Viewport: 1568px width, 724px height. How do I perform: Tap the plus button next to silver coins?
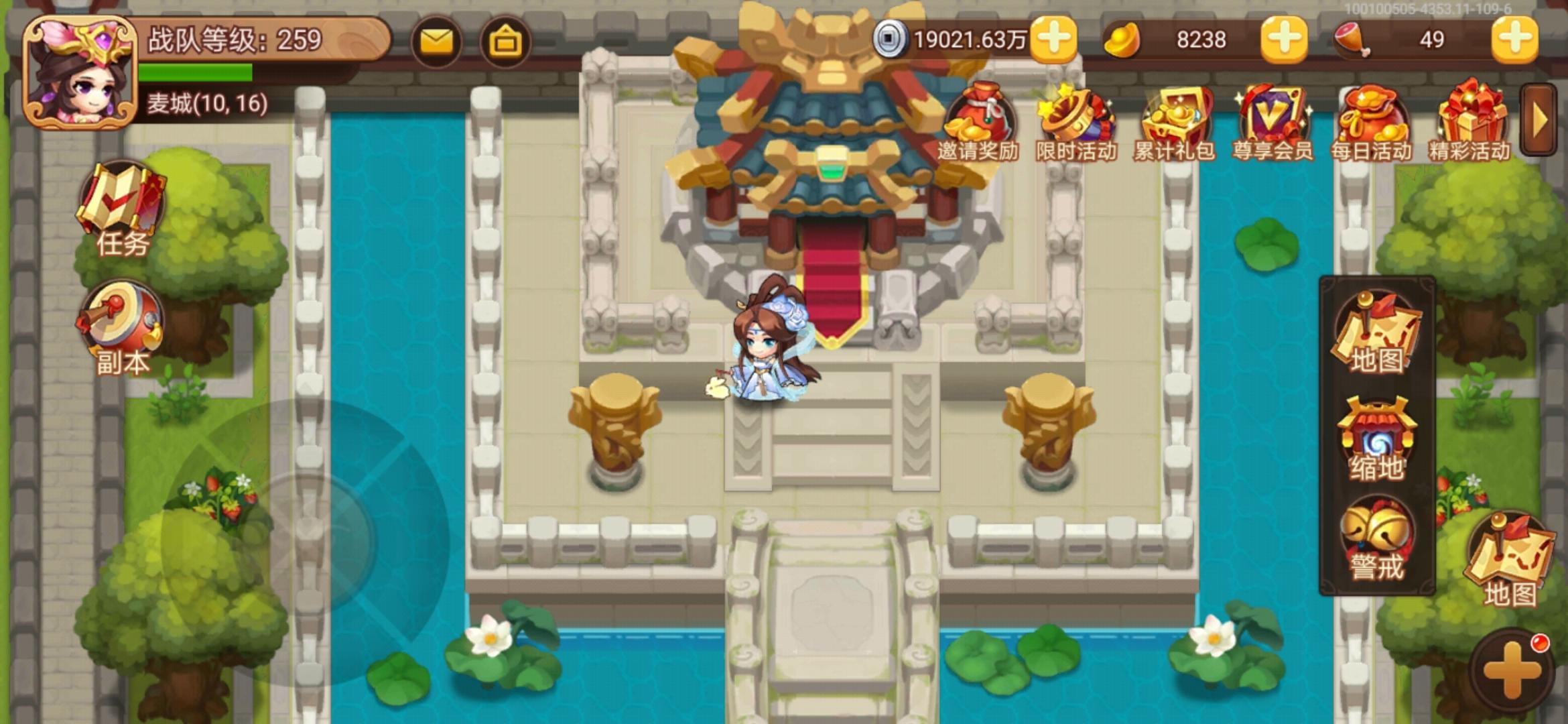click(1052, 41)
